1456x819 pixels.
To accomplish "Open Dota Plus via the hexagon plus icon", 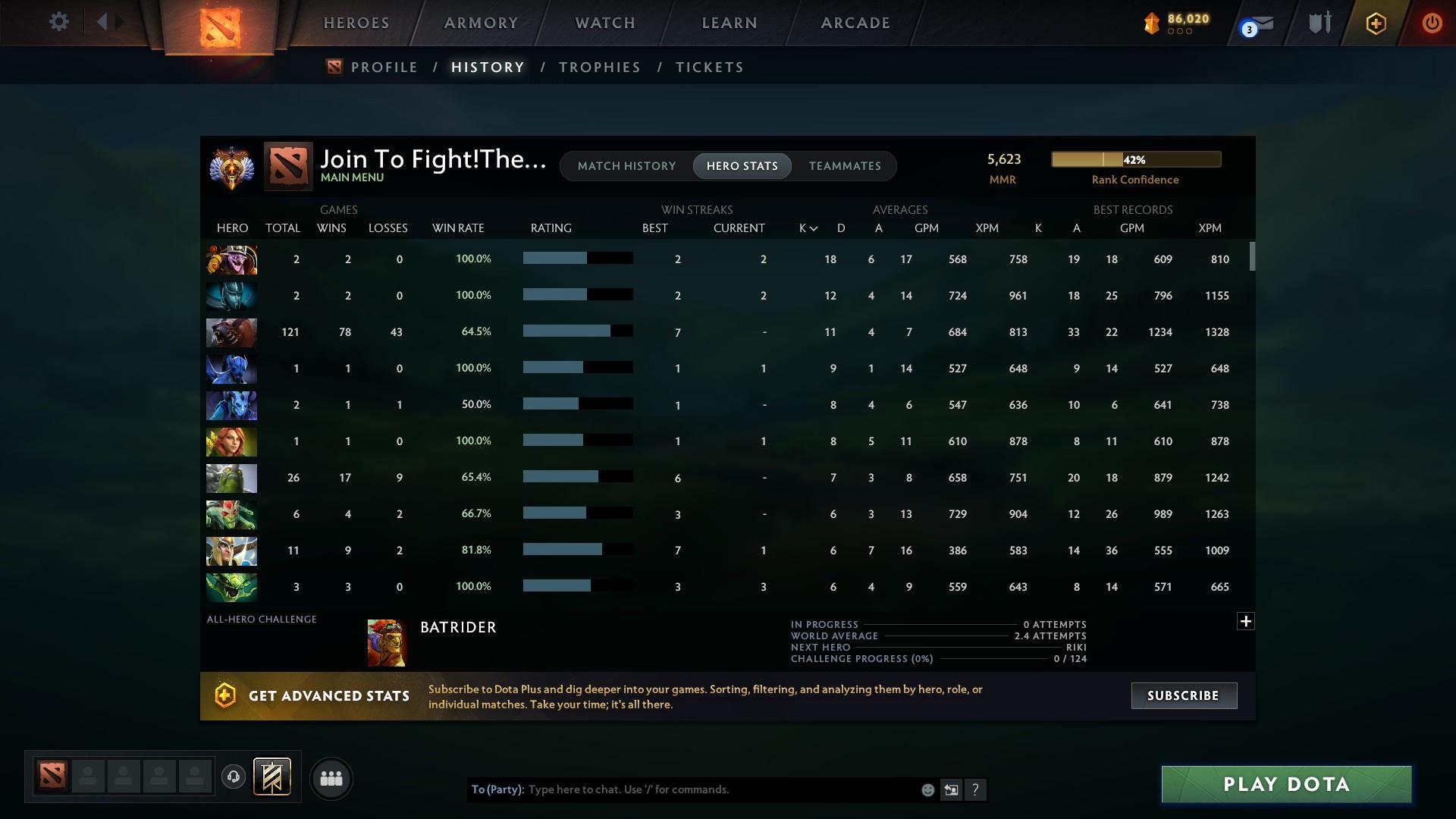I will [1375, 23].
